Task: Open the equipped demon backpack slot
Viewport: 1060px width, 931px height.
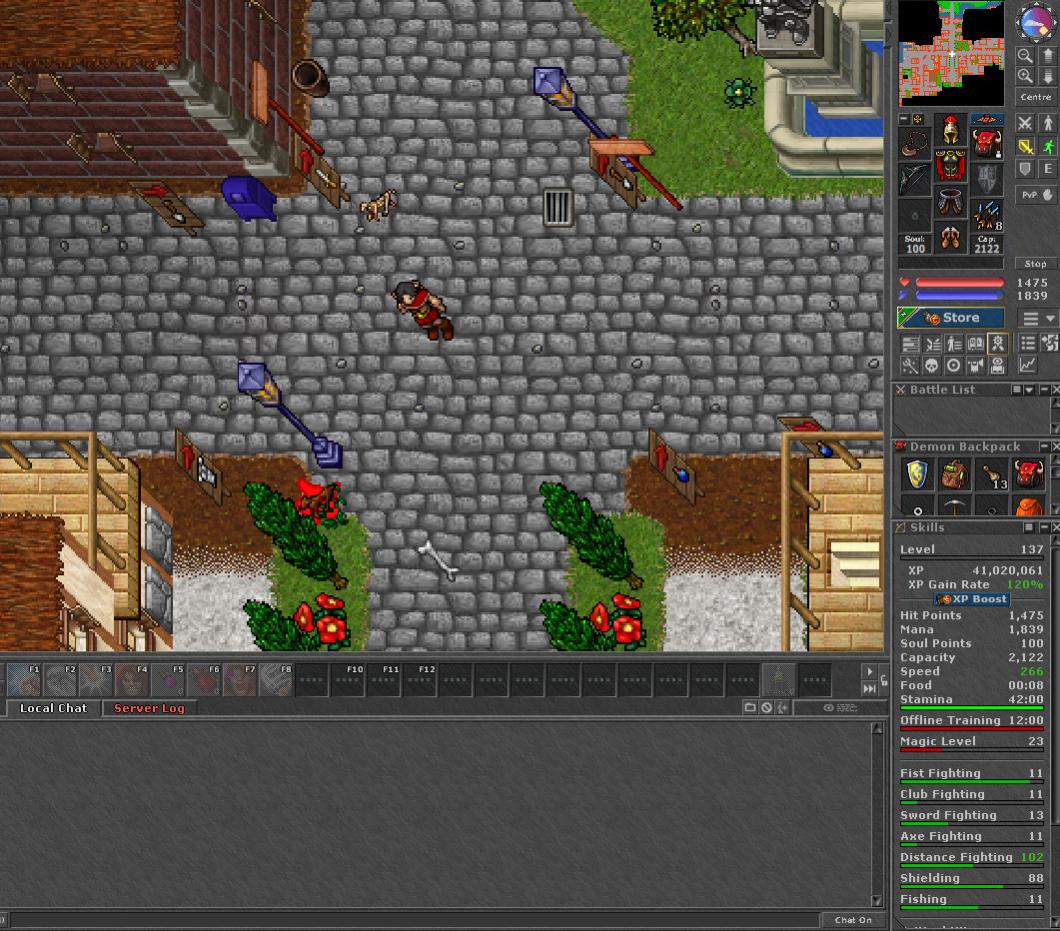Action: 988,144
